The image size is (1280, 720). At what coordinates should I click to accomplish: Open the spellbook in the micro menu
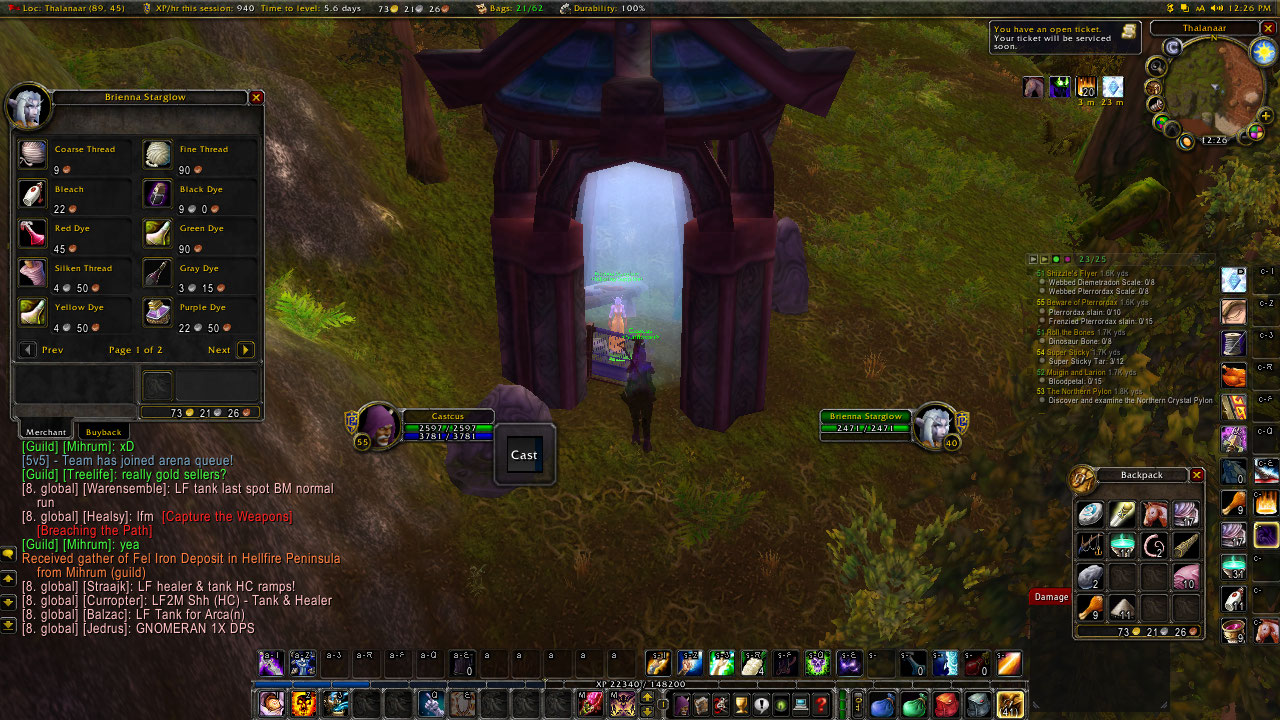coord(702,704)
